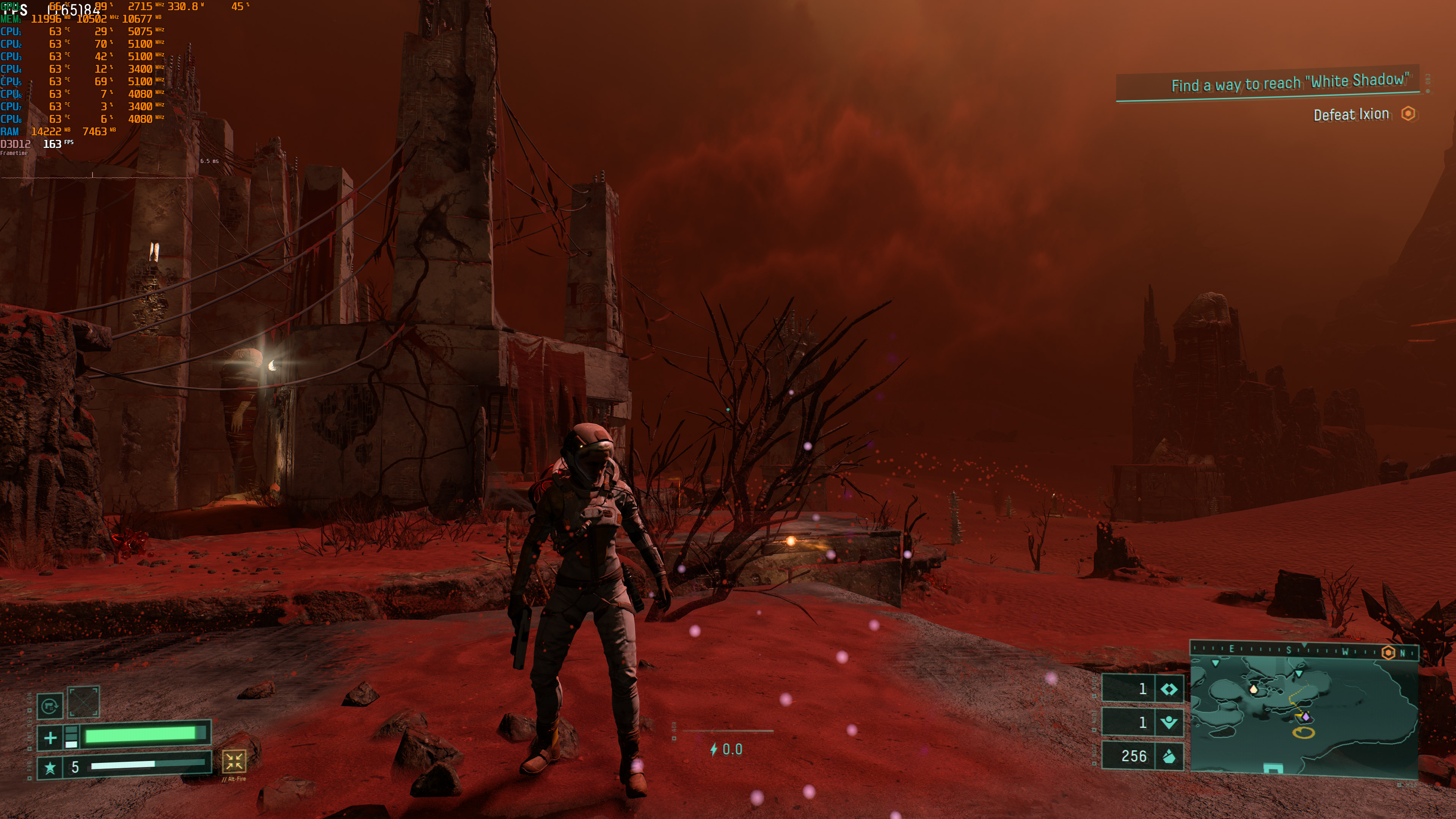The height and width of the screenshot is (819, 1456).
Task: Click the purple diamond marker on minimap
Action: point(1305,717)
